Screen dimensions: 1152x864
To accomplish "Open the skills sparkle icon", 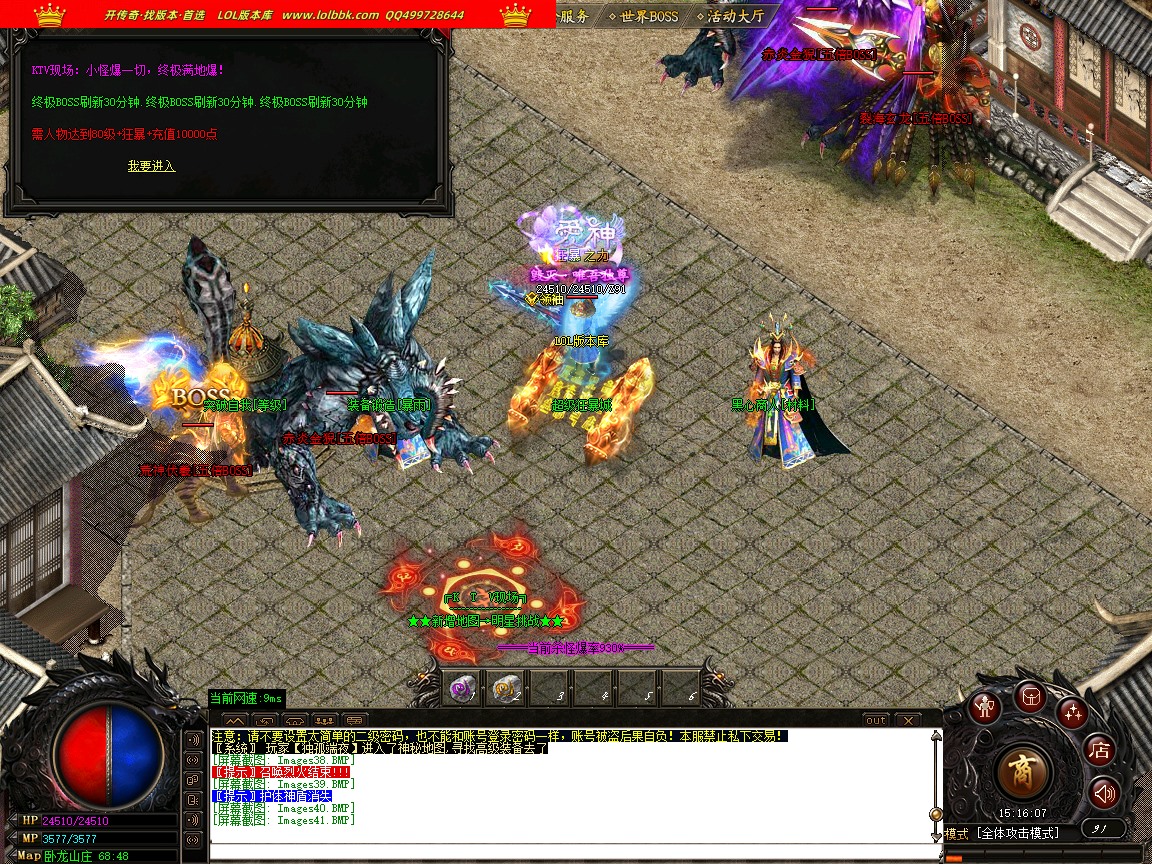I will 1073,713.
